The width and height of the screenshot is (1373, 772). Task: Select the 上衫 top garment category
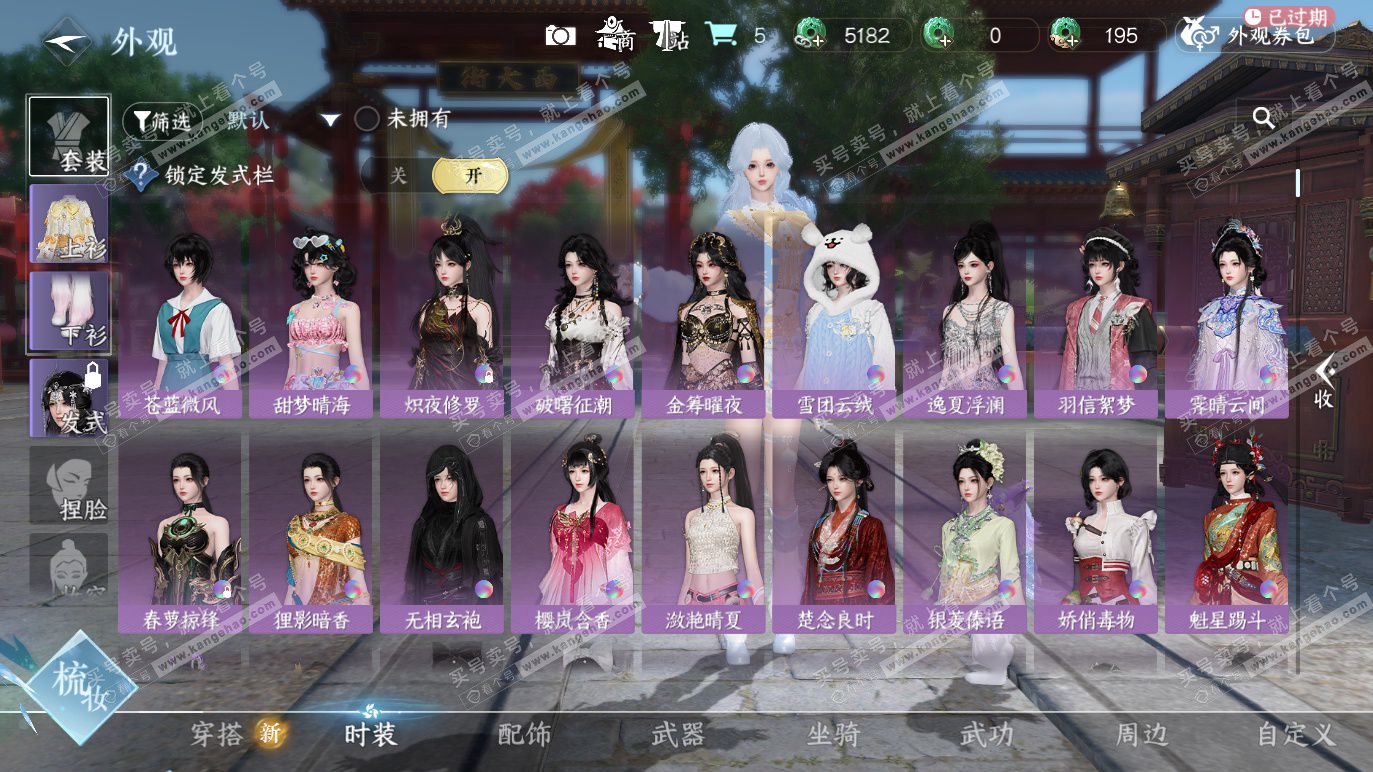[x=69, y=224]
